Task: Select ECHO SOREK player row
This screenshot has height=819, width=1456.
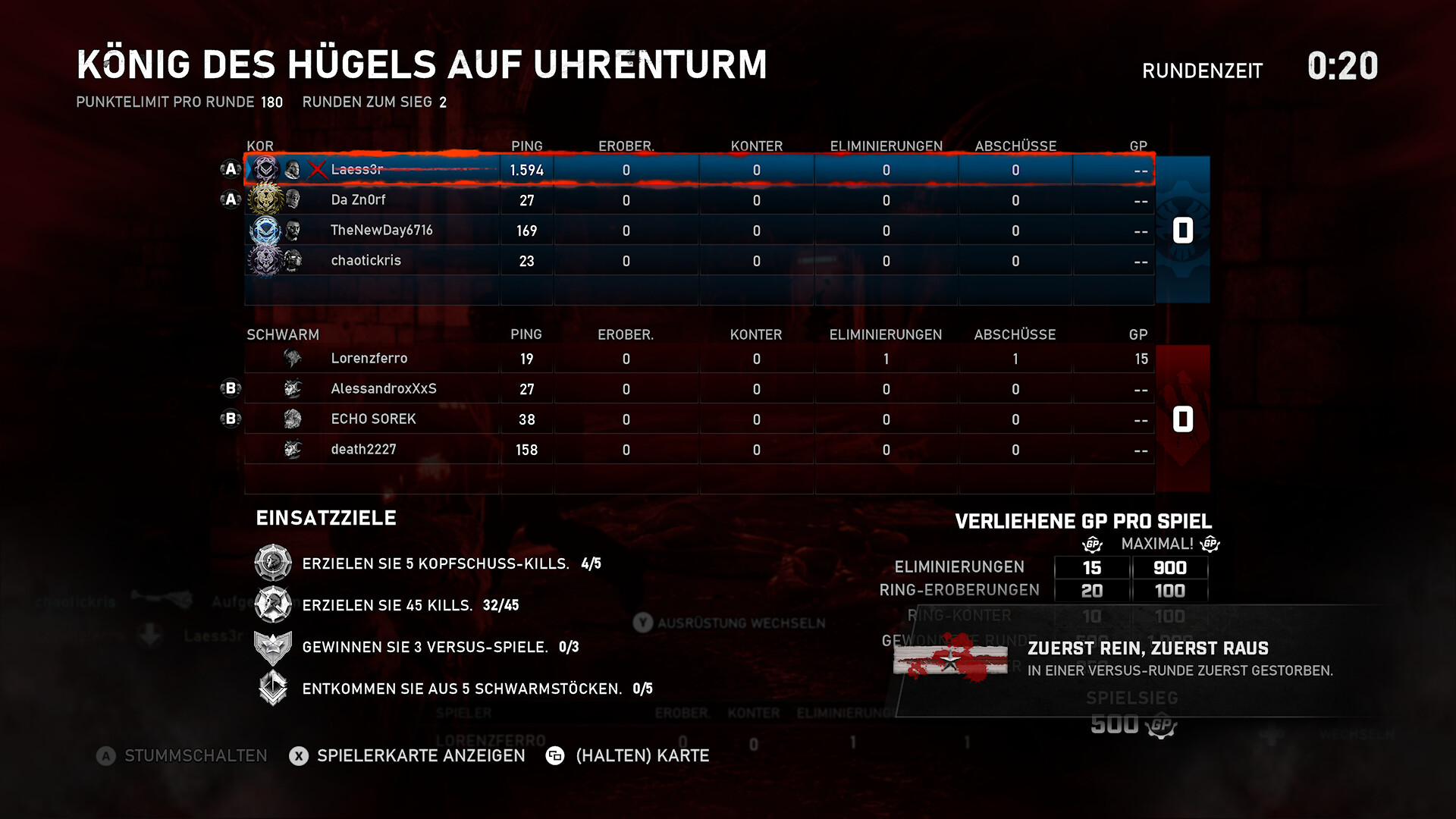Action: [x=373, y=419]
